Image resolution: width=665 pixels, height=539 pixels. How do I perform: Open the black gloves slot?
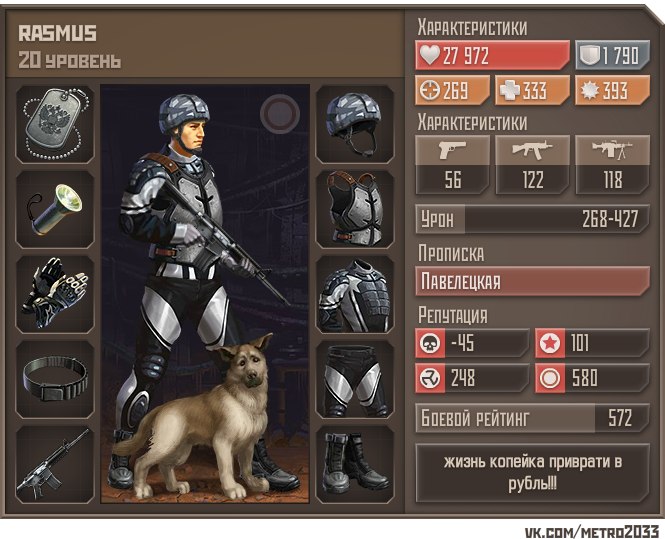pyautogui.click(x=56, y=294)
